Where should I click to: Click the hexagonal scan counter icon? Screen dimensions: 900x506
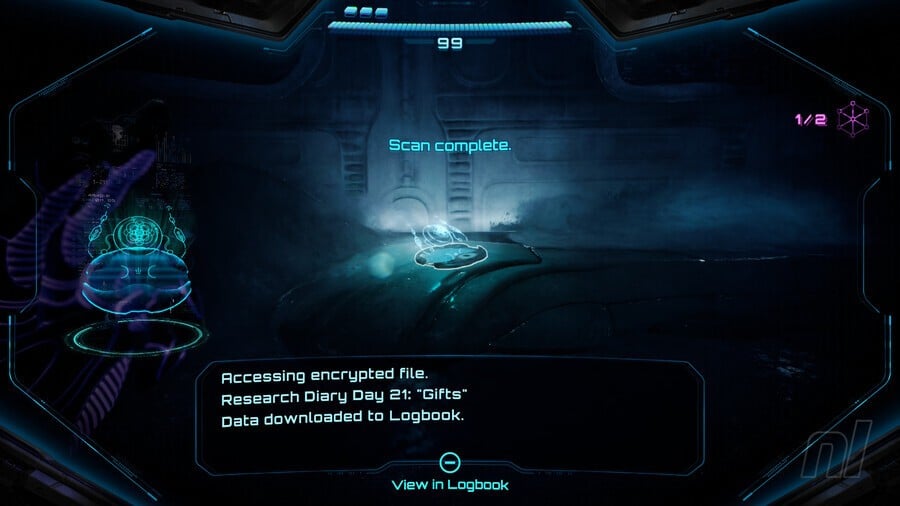point(853,120)
